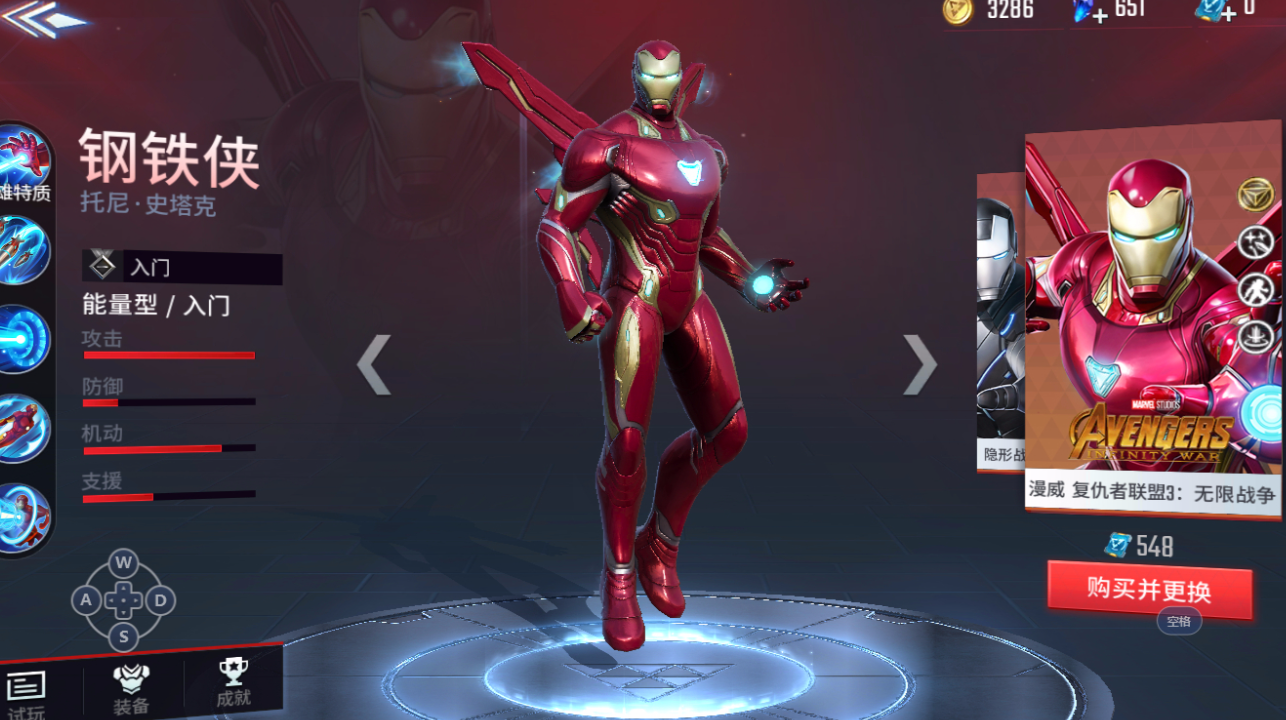Show the next hero with right arrow

pos(919,364)
